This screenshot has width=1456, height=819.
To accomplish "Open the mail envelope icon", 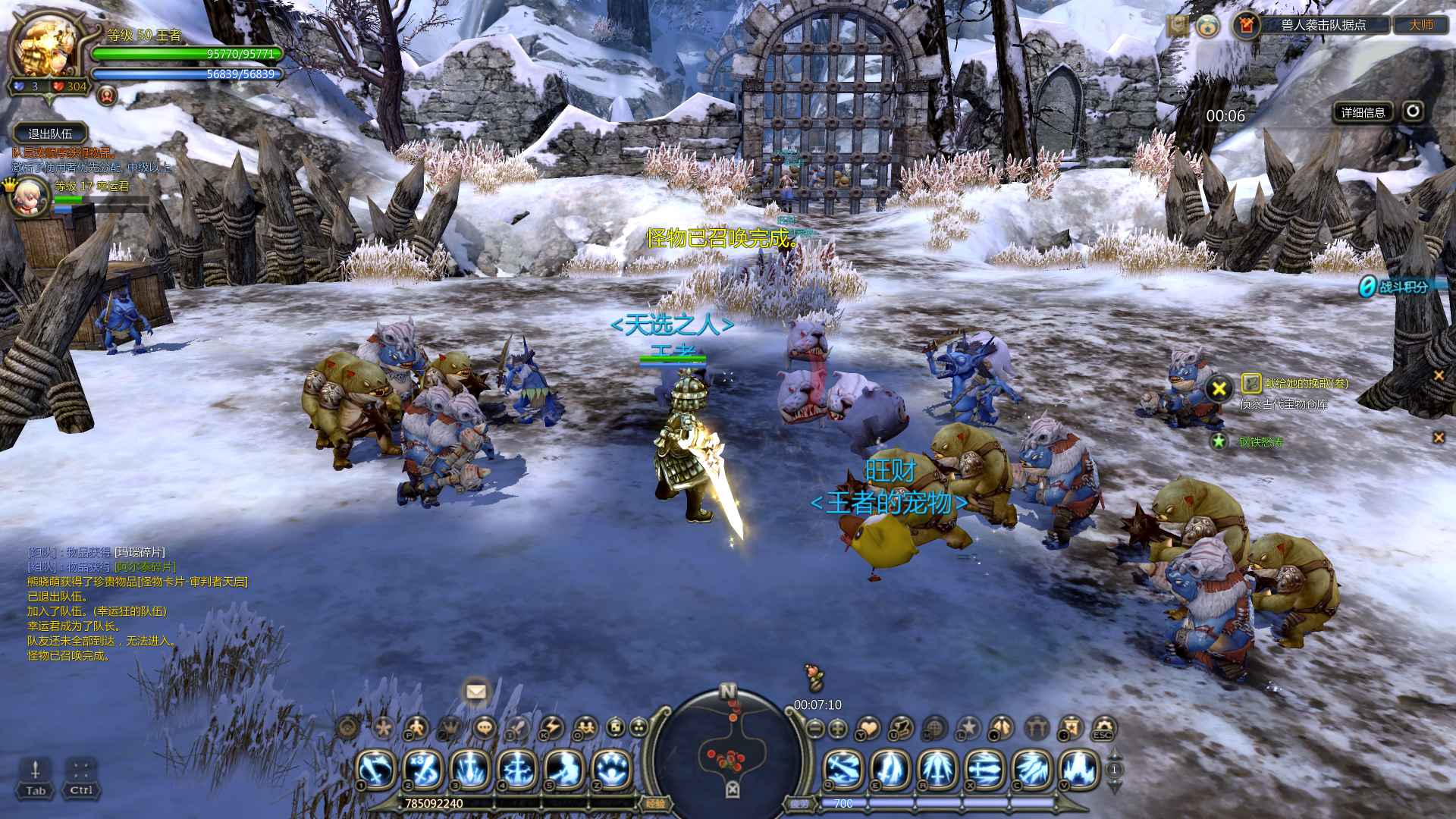I will [x=476, y=692].
